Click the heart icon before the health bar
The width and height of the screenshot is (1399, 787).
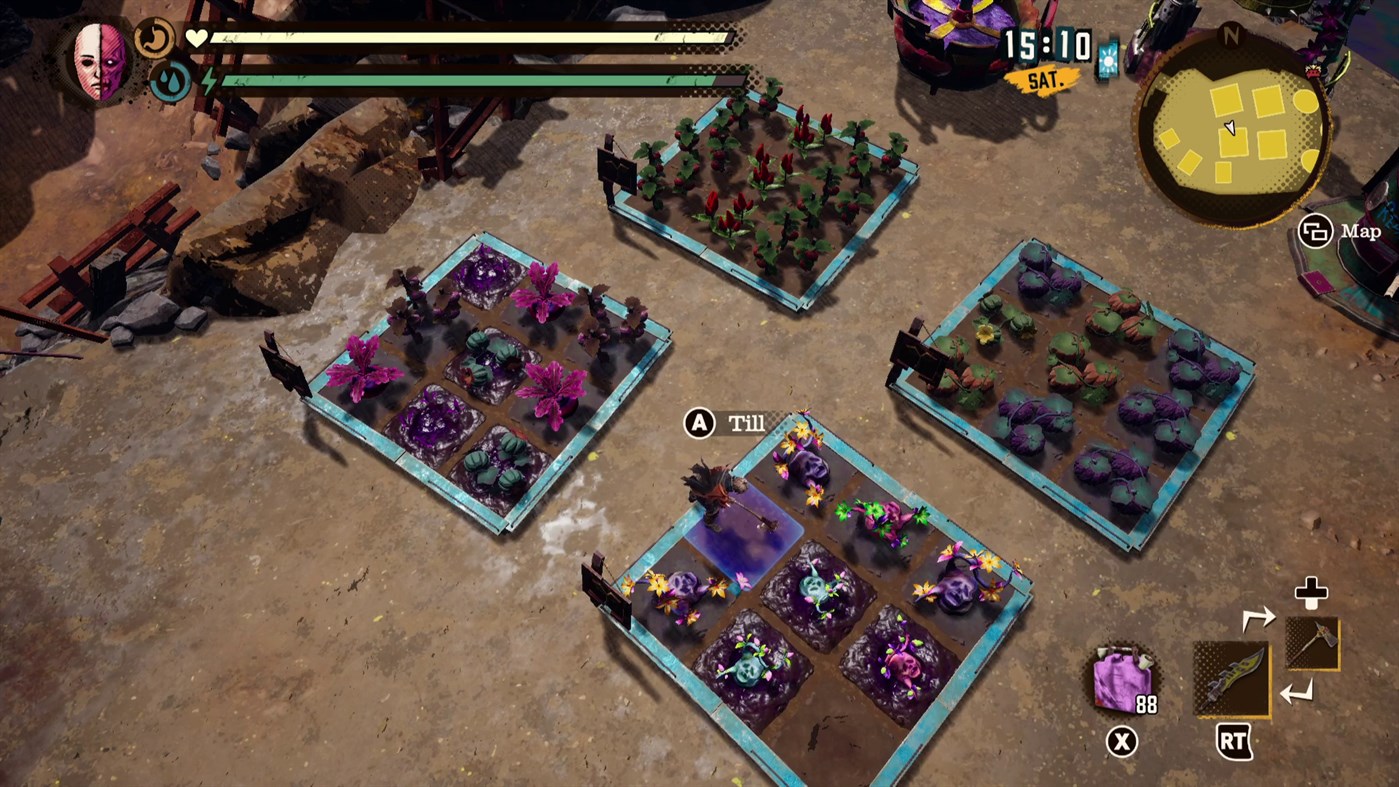(x=197, y=37)
